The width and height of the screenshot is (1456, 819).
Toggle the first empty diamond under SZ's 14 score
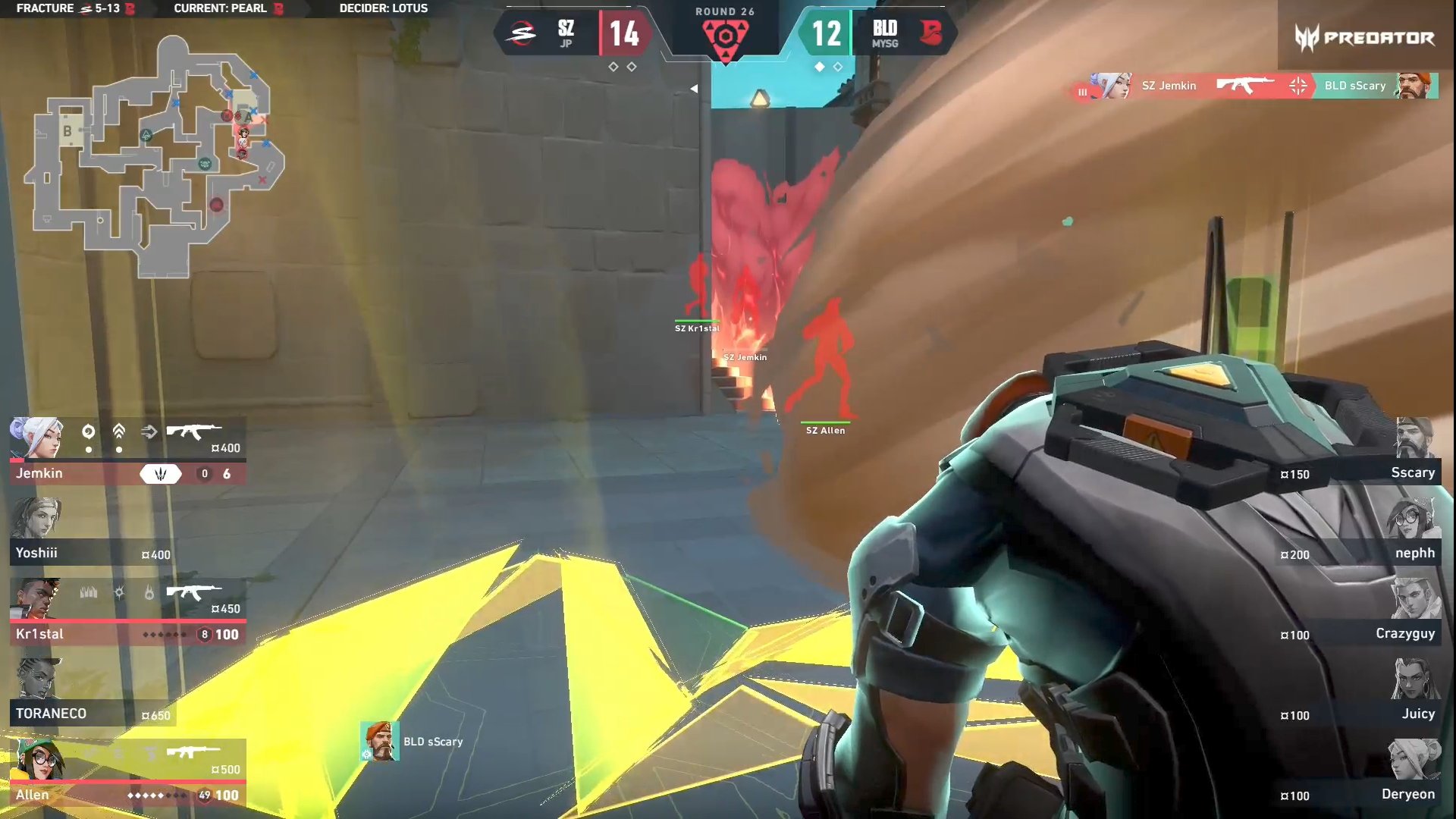(614, 67)
